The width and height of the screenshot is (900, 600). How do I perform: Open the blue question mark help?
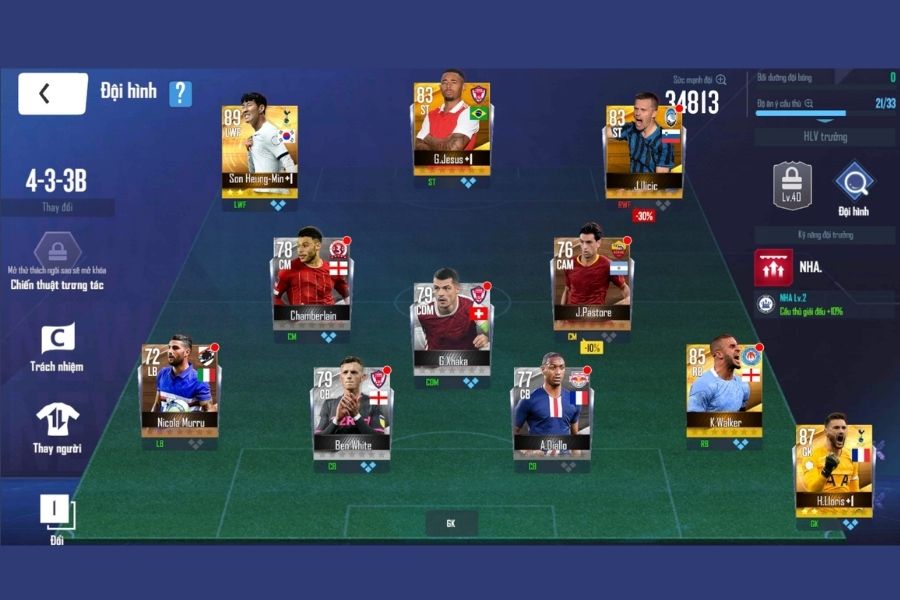tap(180, 93)
